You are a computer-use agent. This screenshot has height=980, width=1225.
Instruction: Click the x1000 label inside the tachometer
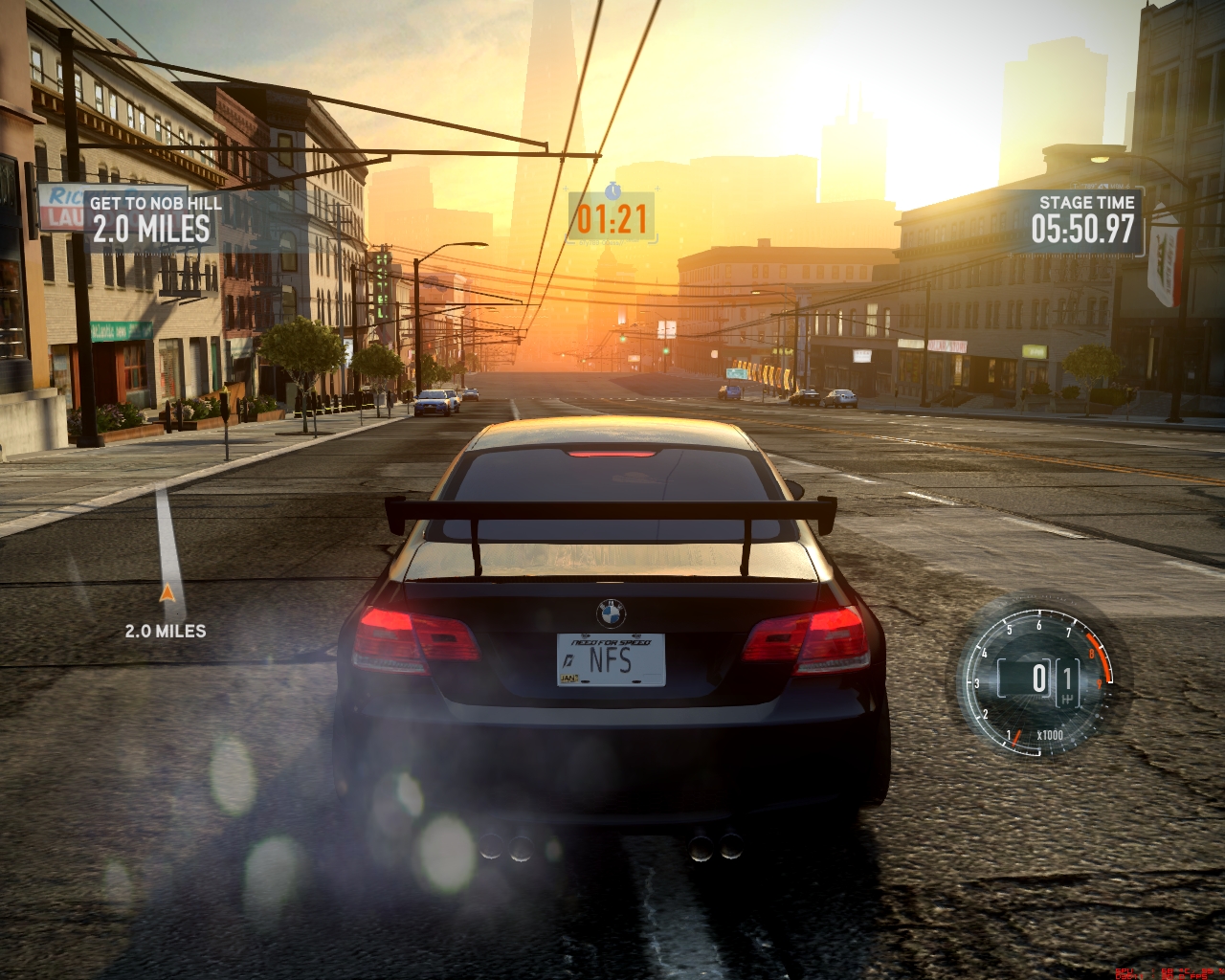pyautogui.click(x=1049, y=735)
